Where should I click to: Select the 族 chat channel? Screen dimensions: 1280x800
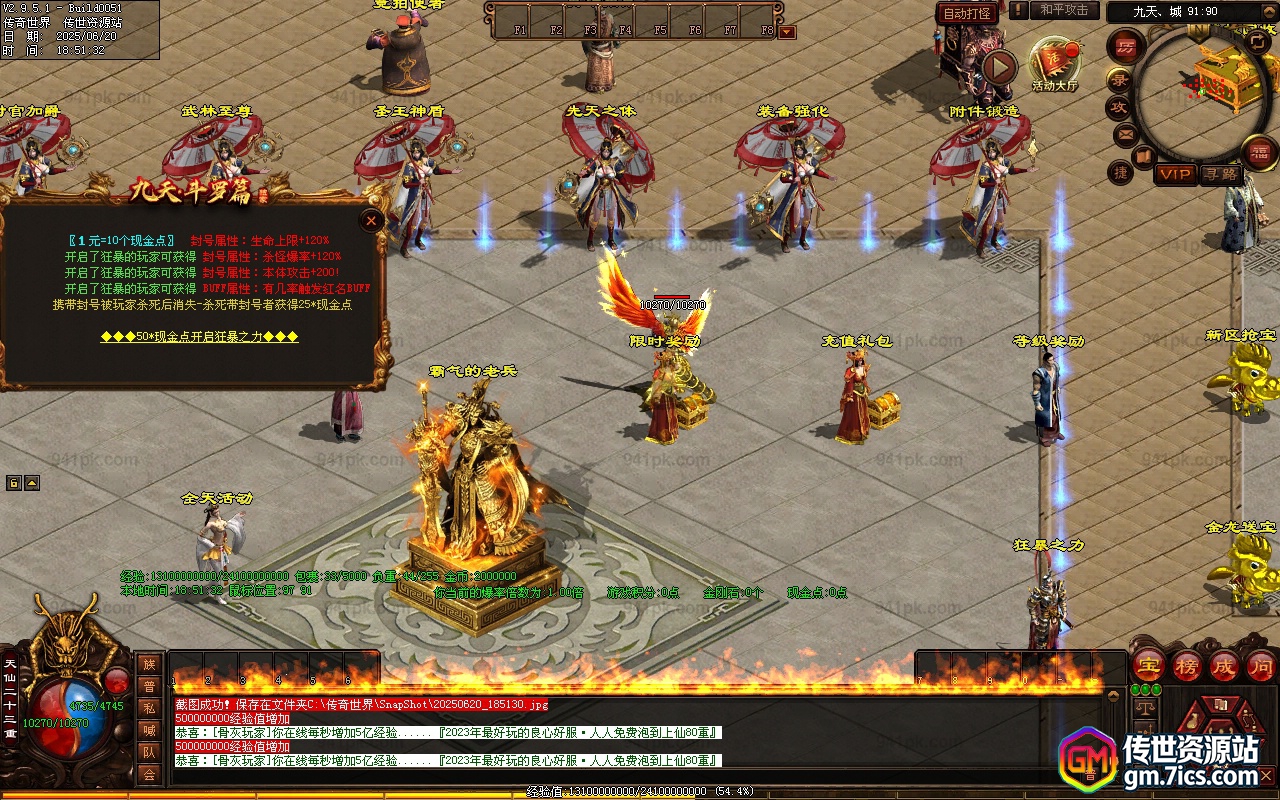(x=149, y=664)
